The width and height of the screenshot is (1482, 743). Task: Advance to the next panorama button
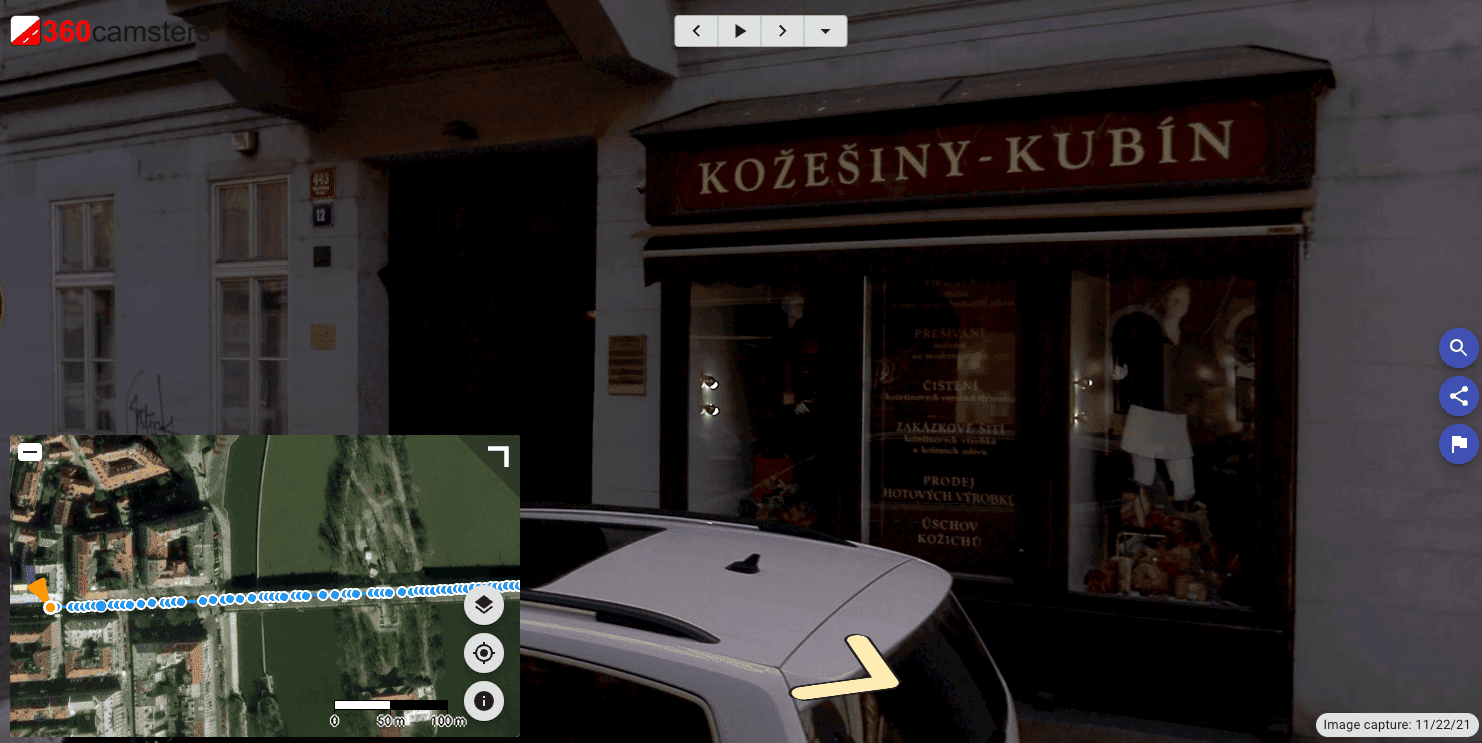pos(782,31)
